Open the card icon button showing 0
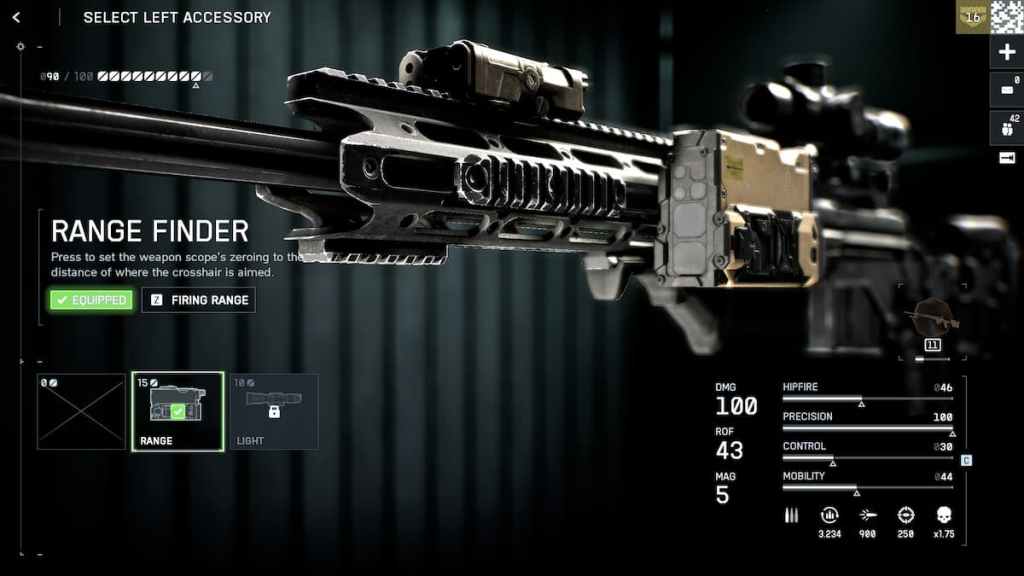 pos(1006,89)
